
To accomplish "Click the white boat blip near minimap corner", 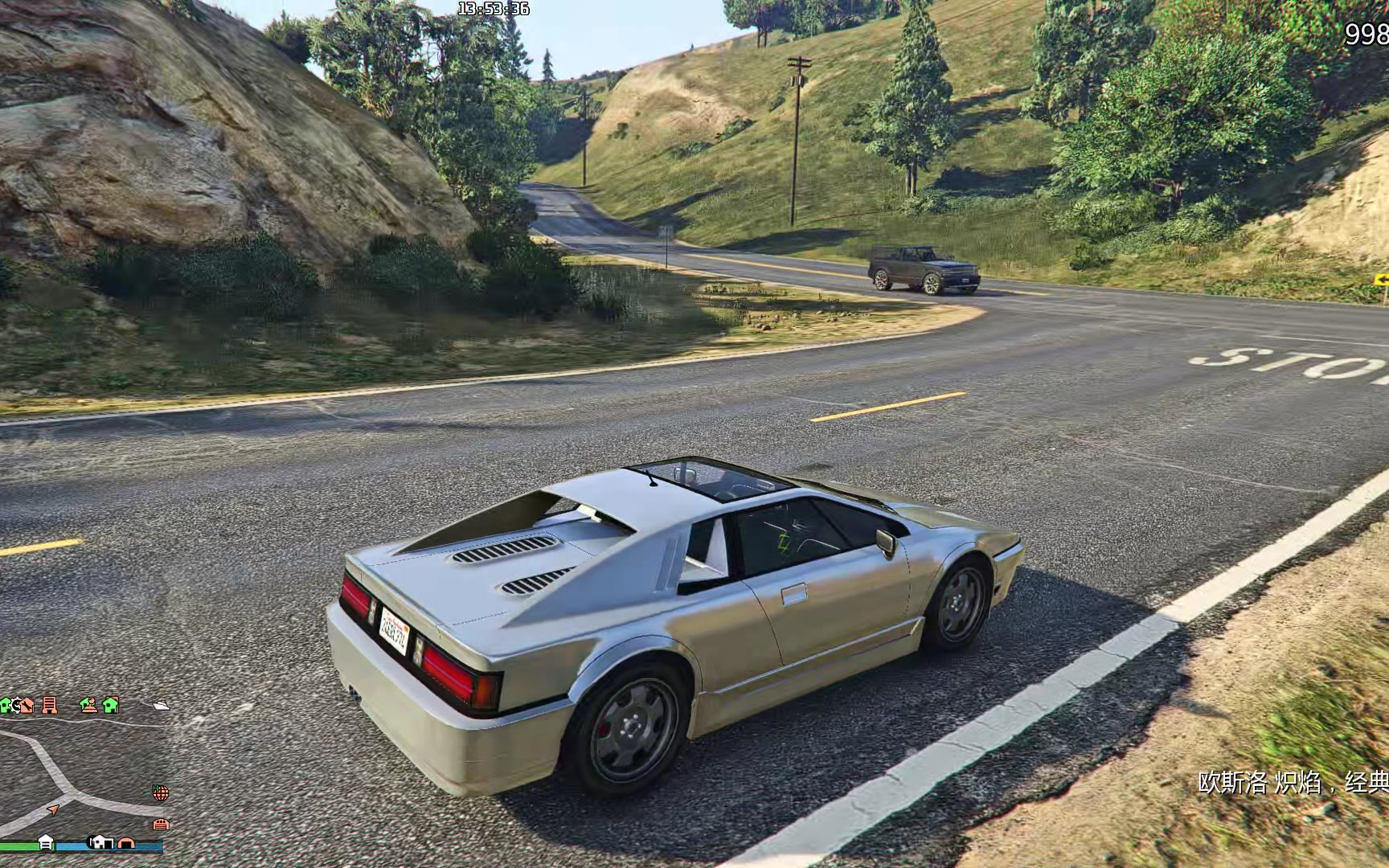I will coord(162,706).
